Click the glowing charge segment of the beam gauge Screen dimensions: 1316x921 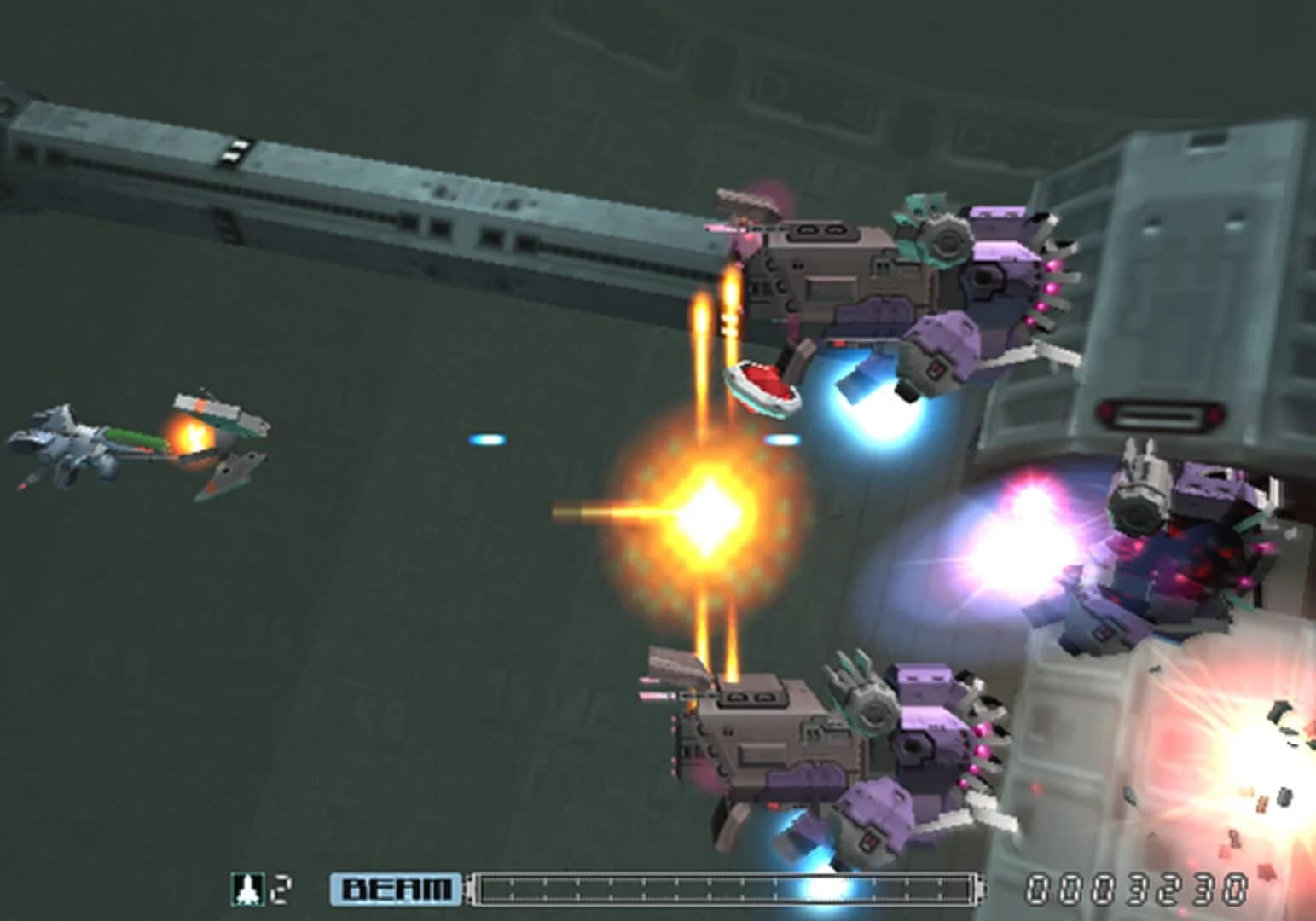pyautogui.click(x=821, y=887)
